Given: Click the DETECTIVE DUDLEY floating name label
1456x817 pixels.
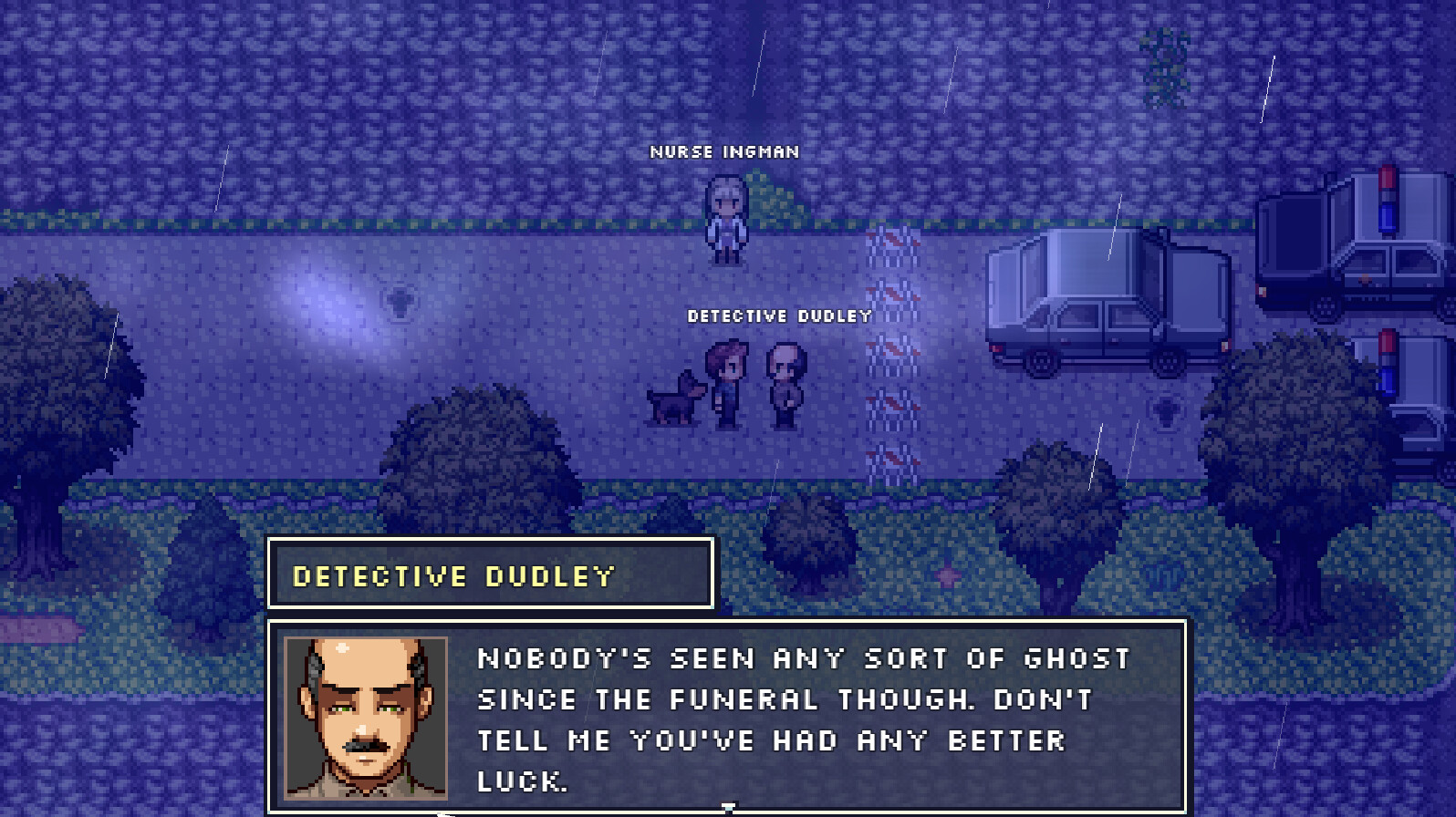Looking at the screenshot, I should coord(780,315).
